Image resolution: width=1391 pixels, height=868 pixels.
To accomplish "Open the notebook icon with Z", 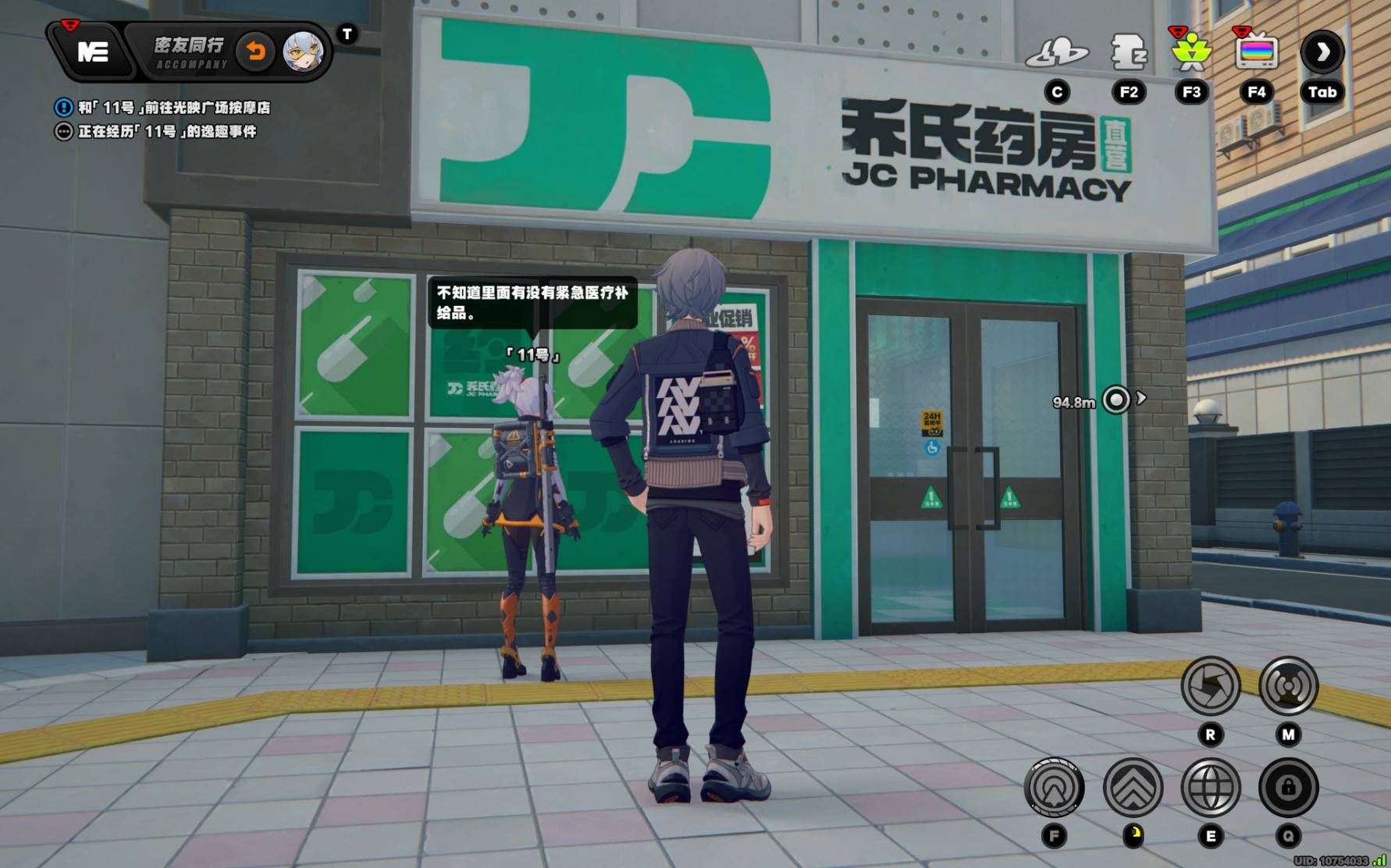I will (1128, 52).
